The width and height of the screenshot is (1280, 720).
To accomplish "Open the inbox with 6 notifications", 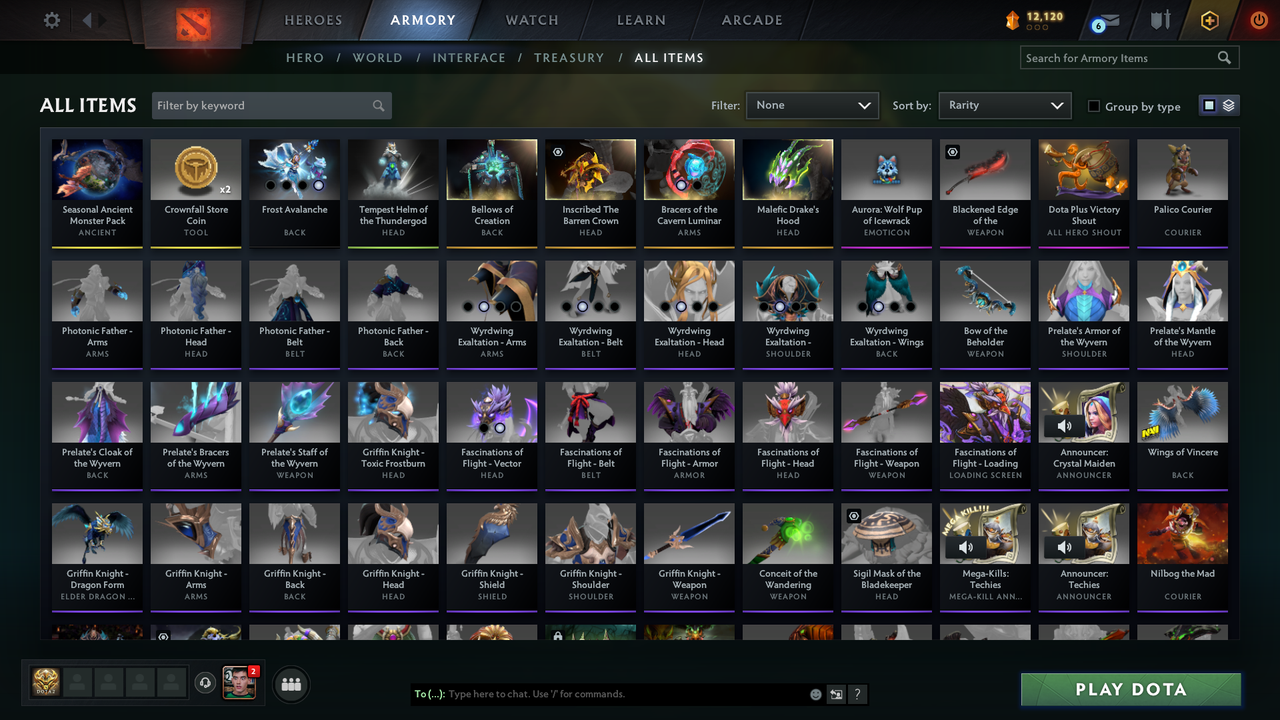I will pyautogui.click(x=1105, y=19).
